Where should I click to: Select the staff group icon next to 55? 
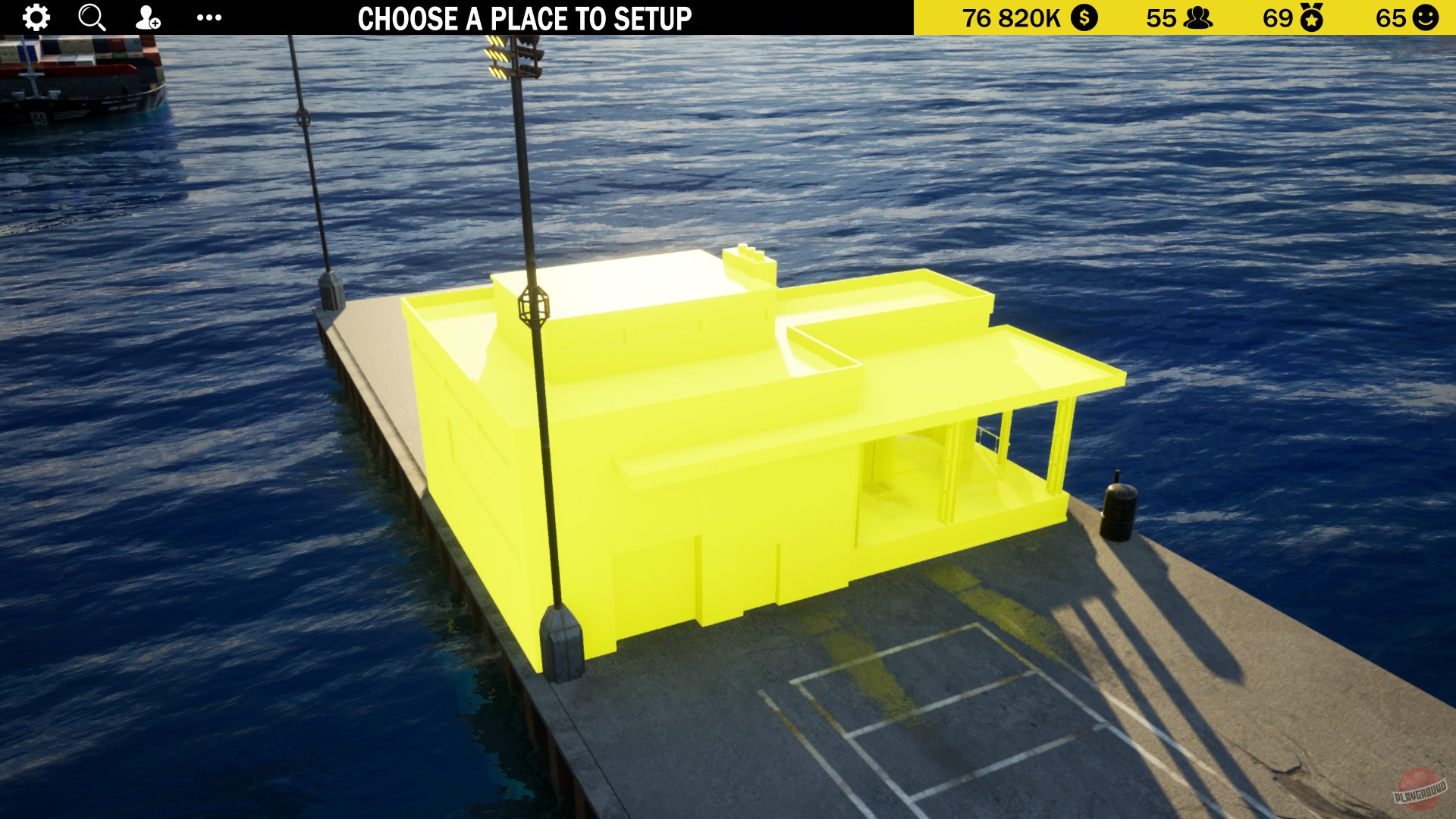click(x=1200, y=17)
